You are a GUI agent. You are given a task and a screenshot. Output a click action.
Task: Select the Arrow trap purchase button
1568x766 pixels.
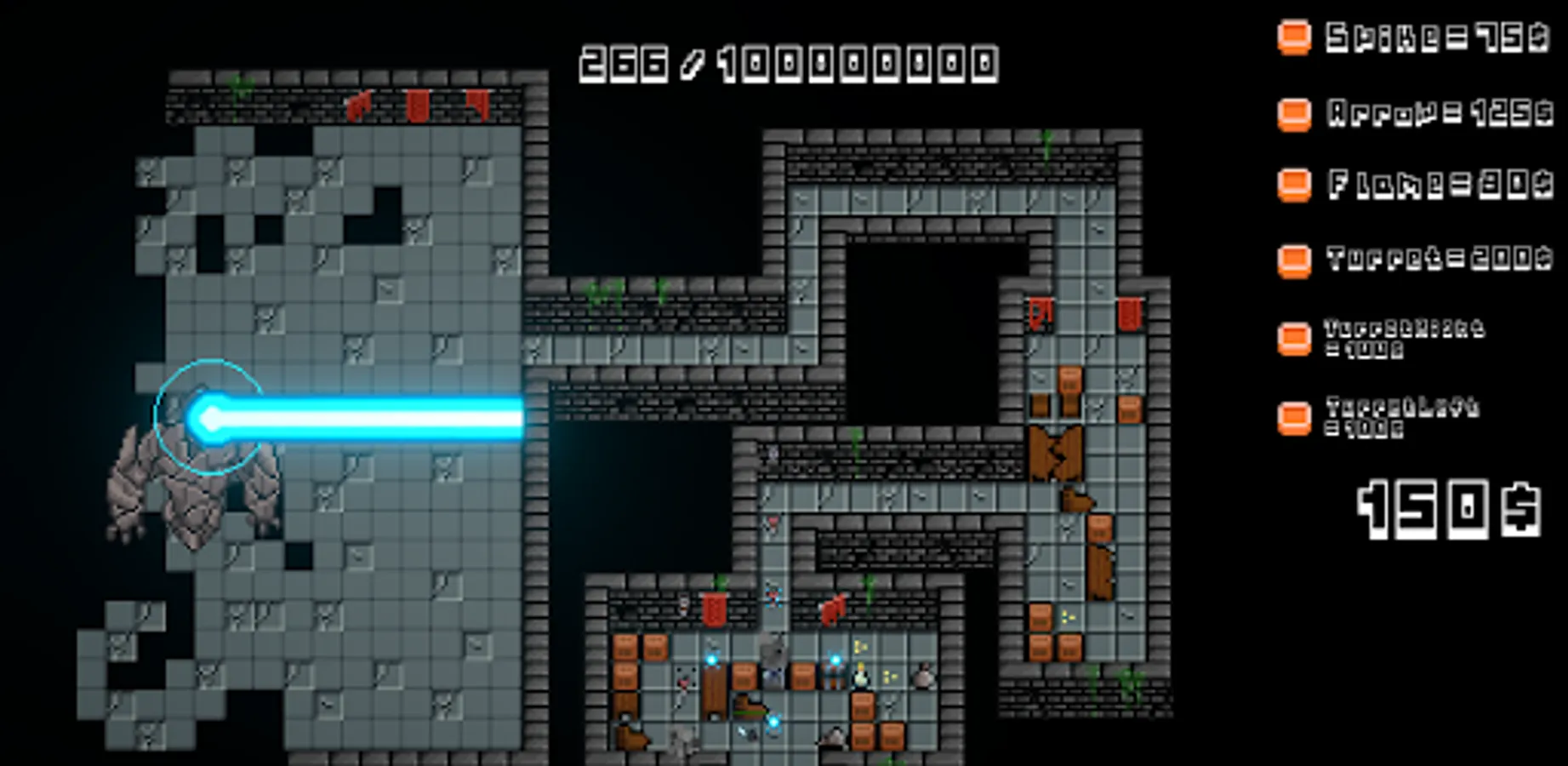tap(1294, 114)
